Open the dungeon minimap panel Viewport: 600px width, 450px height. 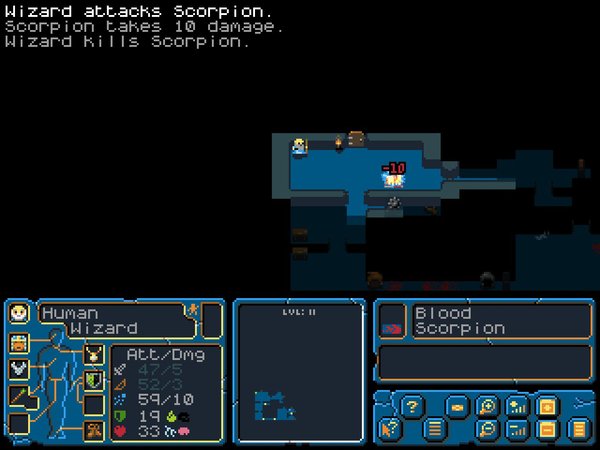click(x=297, y=370)
